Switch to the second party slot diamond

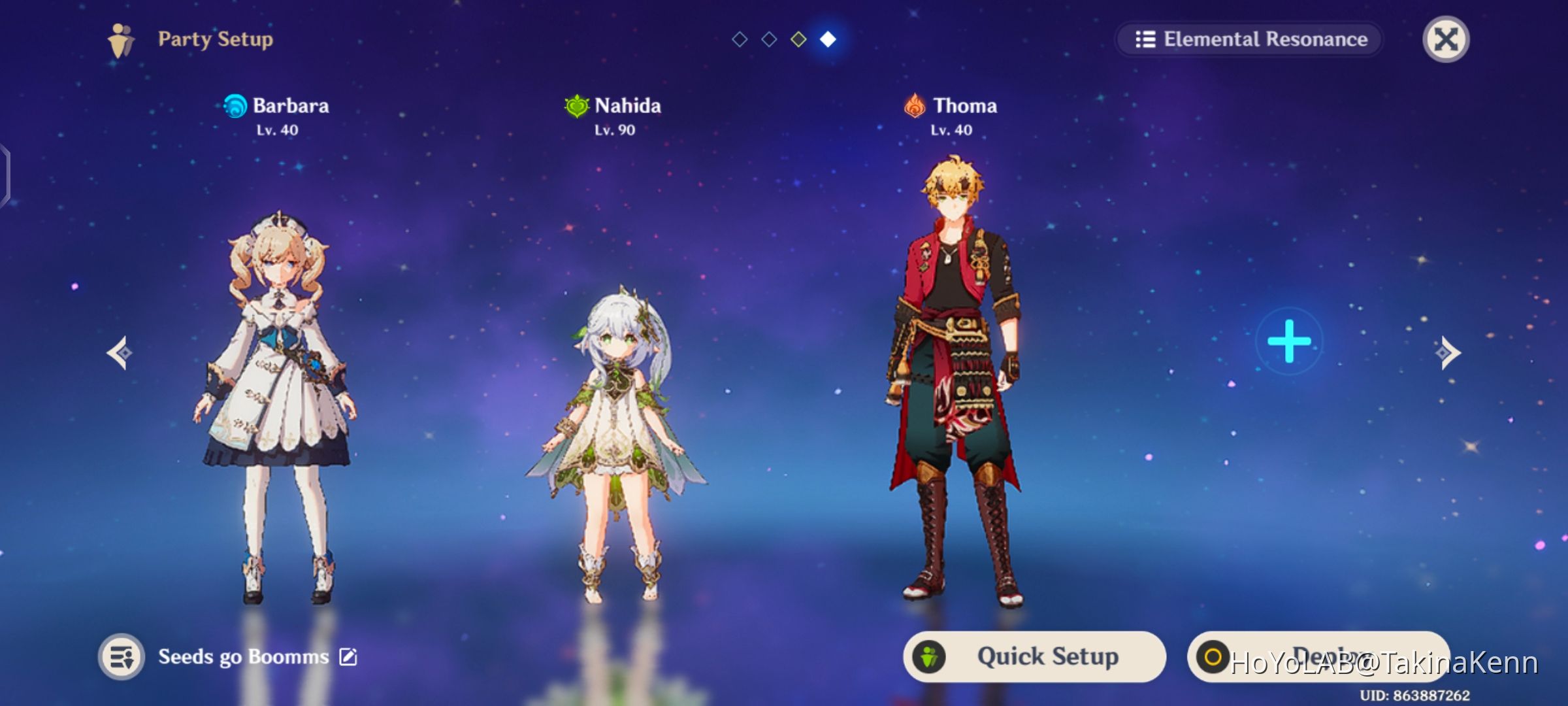[770, 39]
